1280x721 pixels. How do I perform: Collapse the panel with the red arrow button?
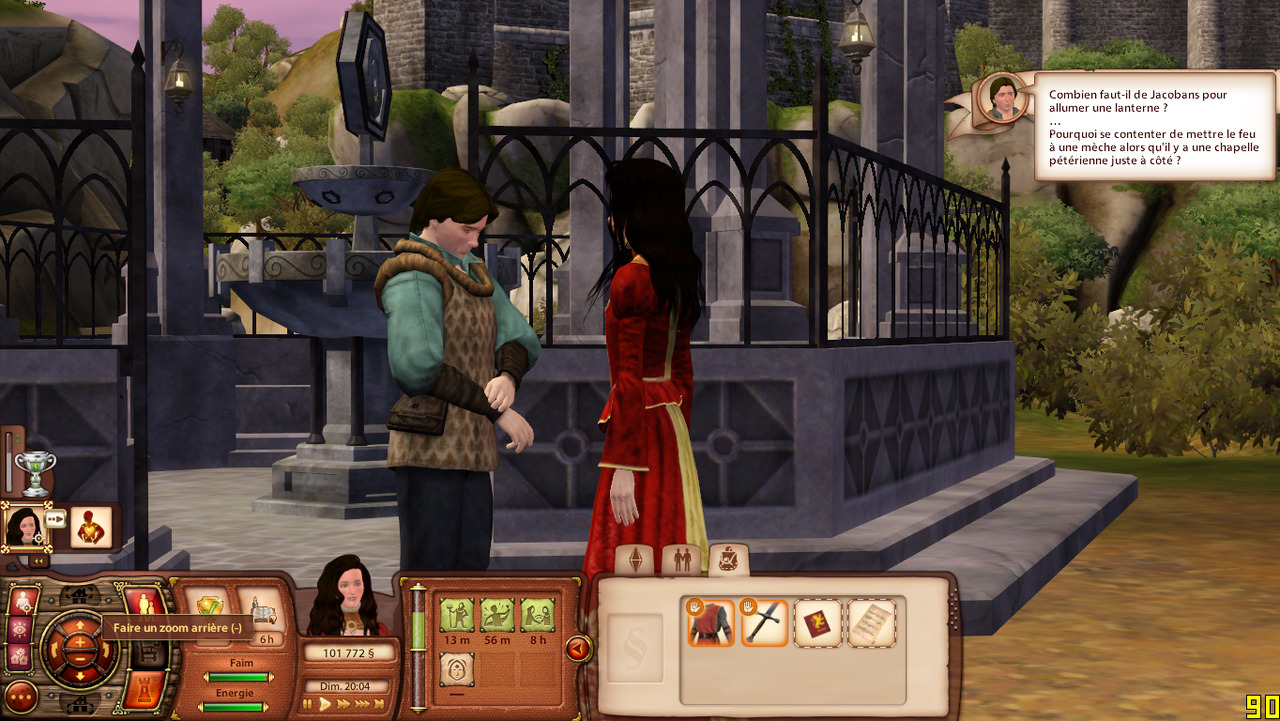coord(577,649)
